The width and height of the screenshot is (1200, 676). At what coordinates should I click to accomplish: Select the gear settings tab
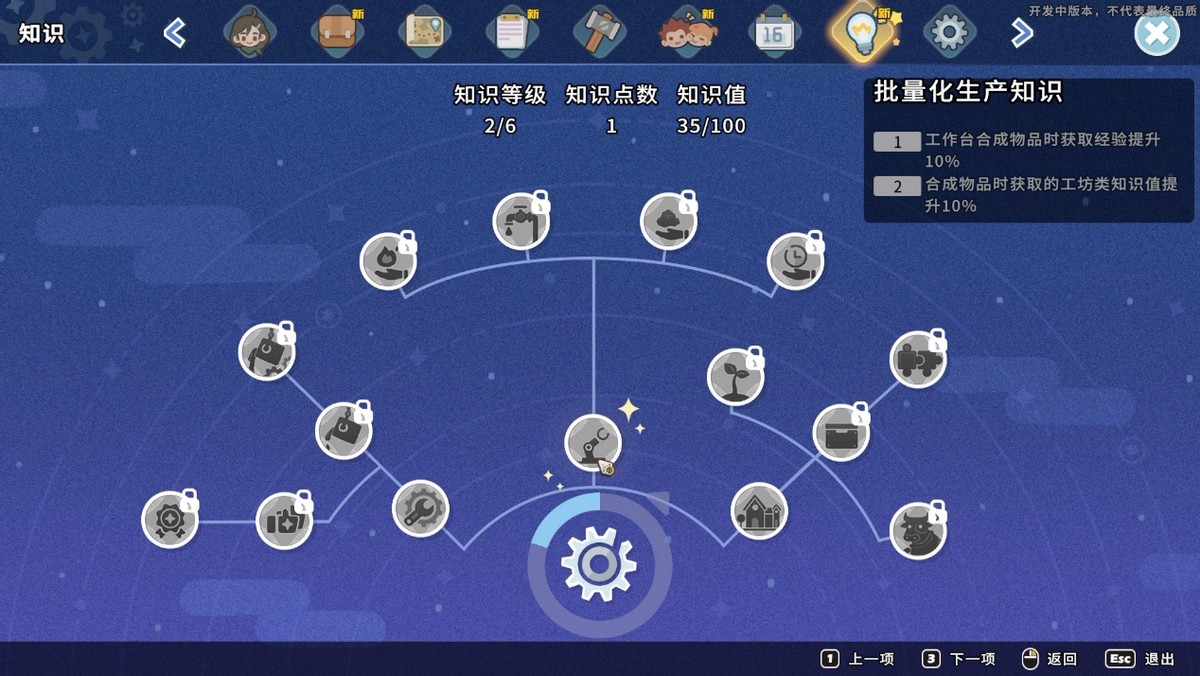coord(948,33)
